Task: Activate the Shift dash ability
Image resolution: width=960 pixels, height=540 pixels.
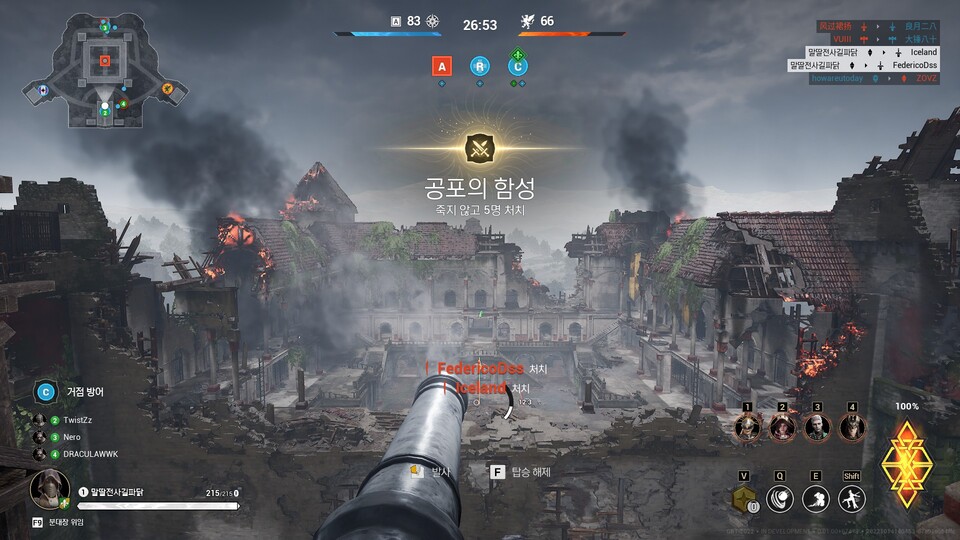Action: click(852, 499)
